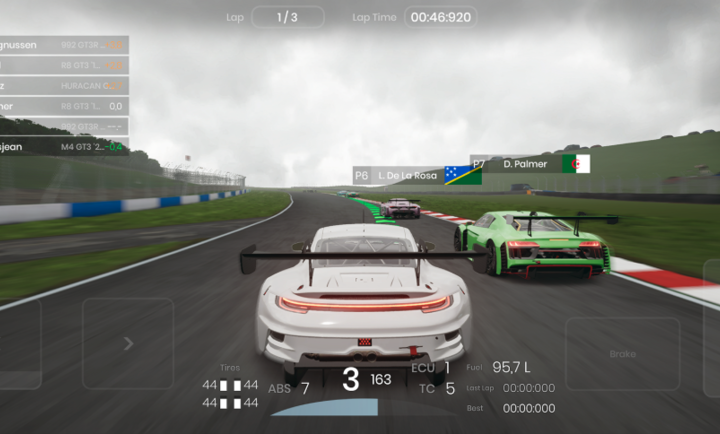Tap the Brake touch button
The image size is (720, 434).
click(622, 354)
